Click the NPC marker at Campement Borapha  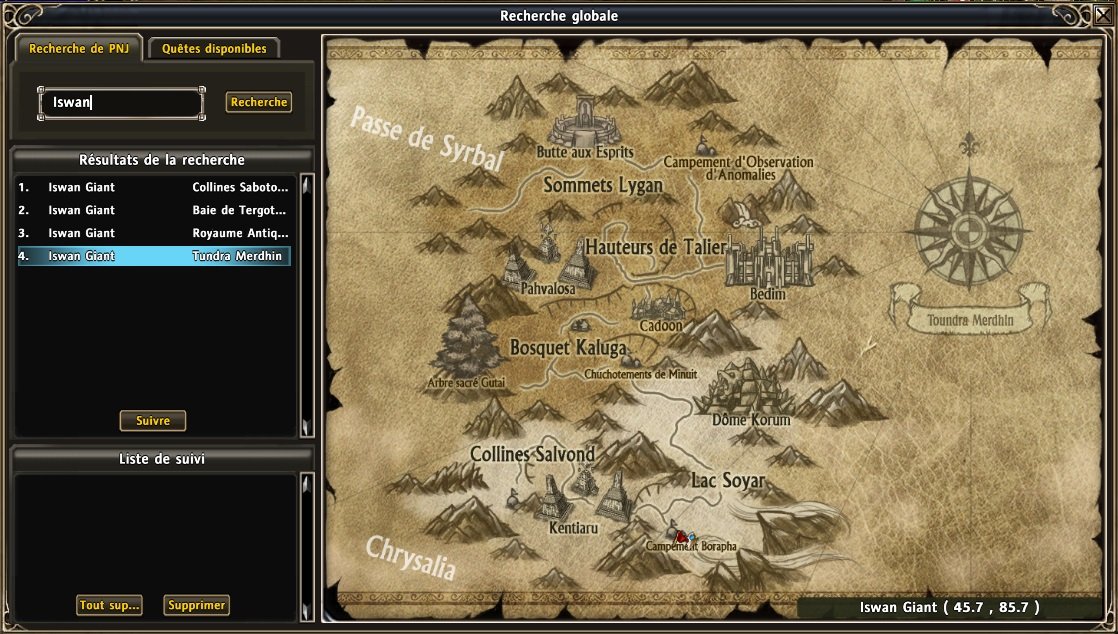pos(682,536)
